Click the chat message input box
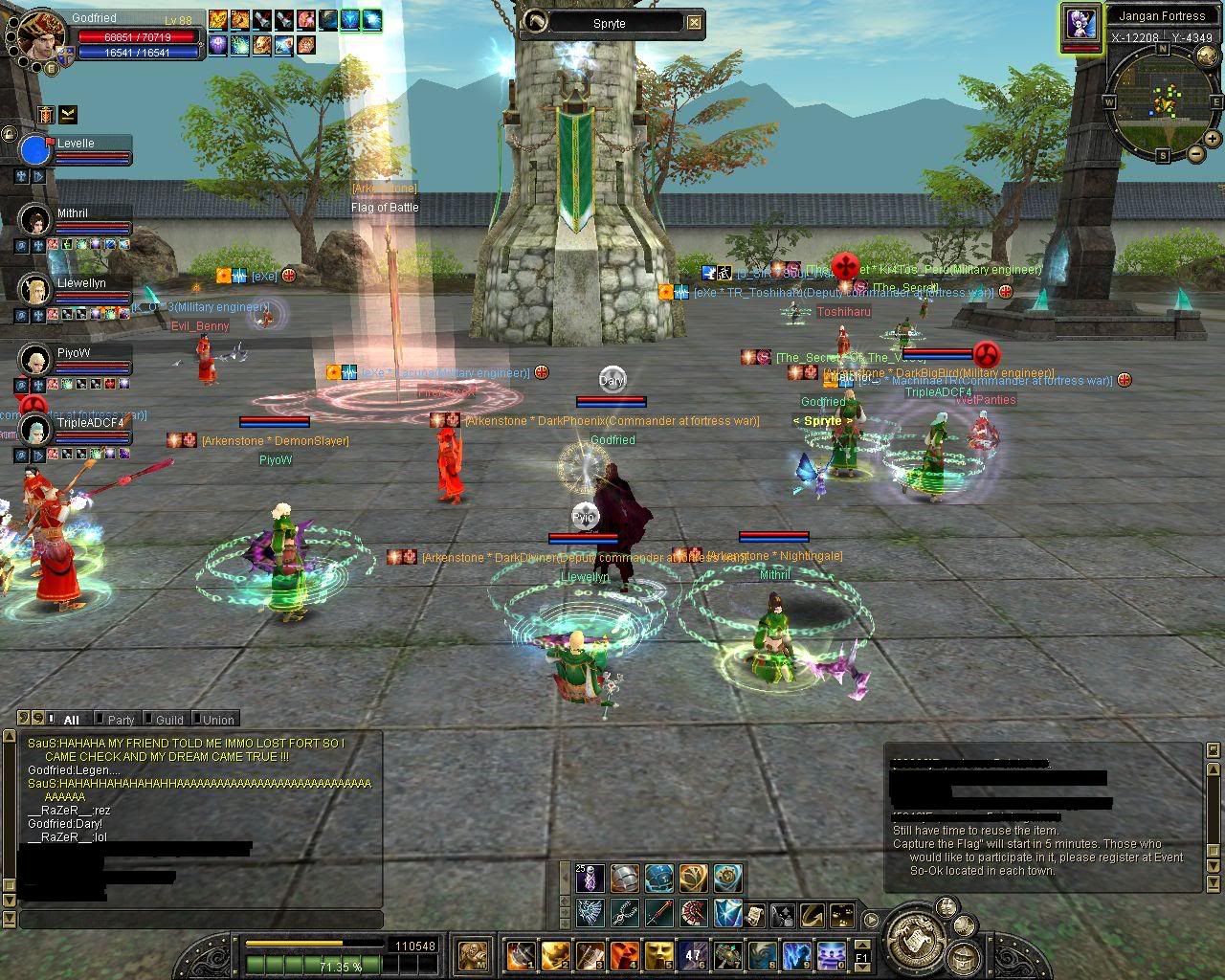 pyautogui.click(x=201, y=920)
